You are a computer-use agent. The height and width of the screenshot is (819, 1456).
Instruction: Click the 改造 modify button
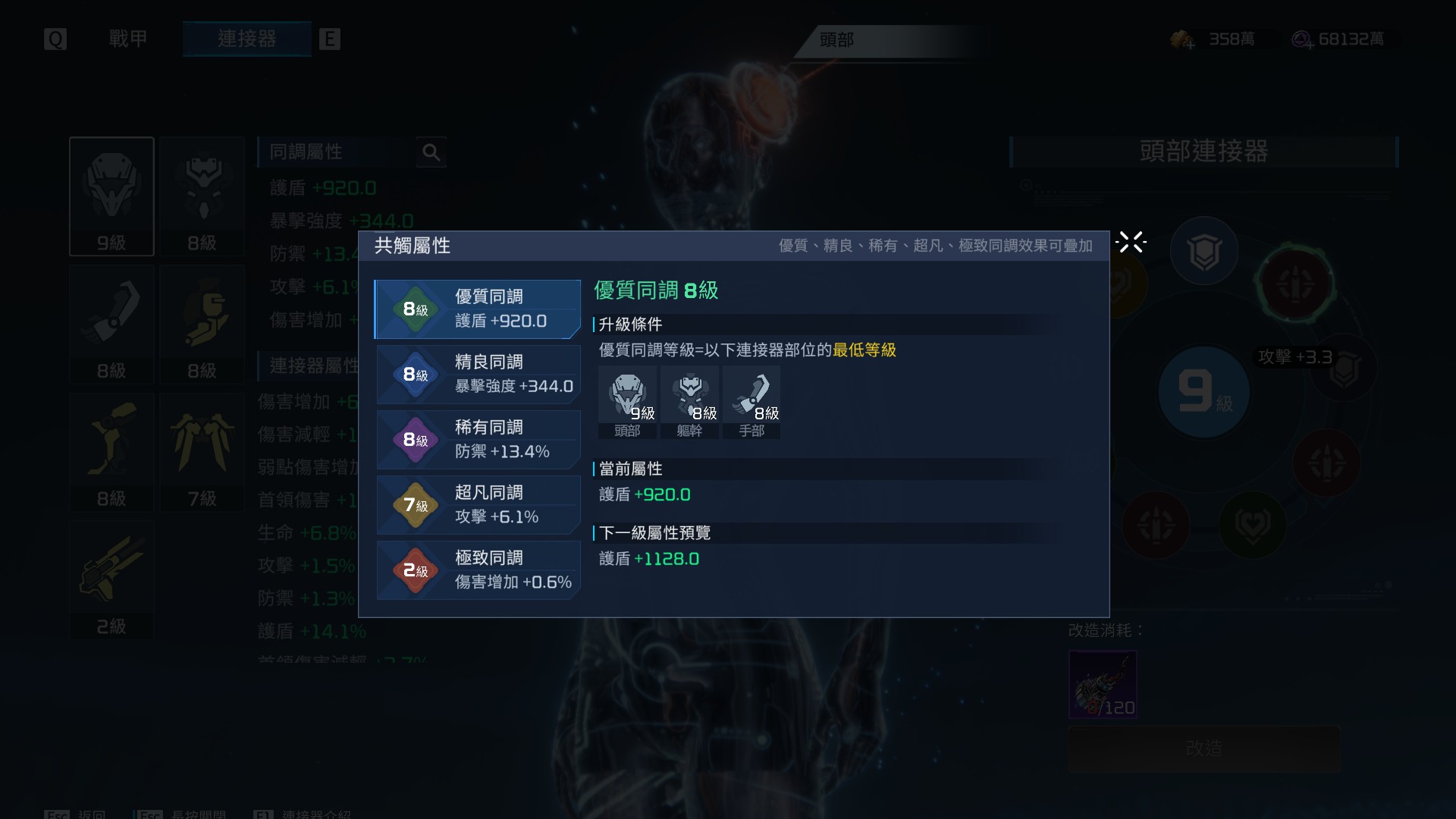tap(1203, 748)
